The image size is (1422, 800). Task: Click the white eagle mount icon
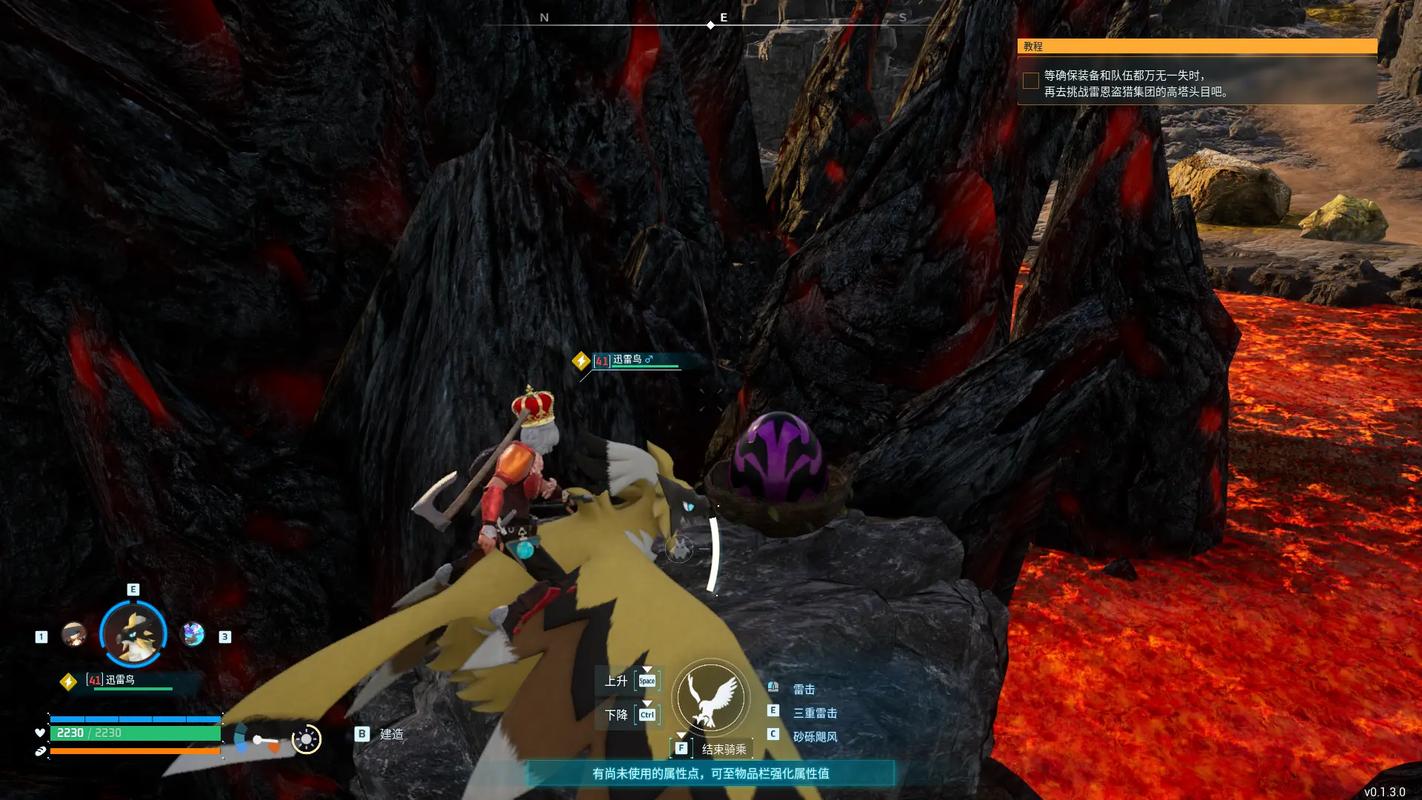tap(711, 698)
